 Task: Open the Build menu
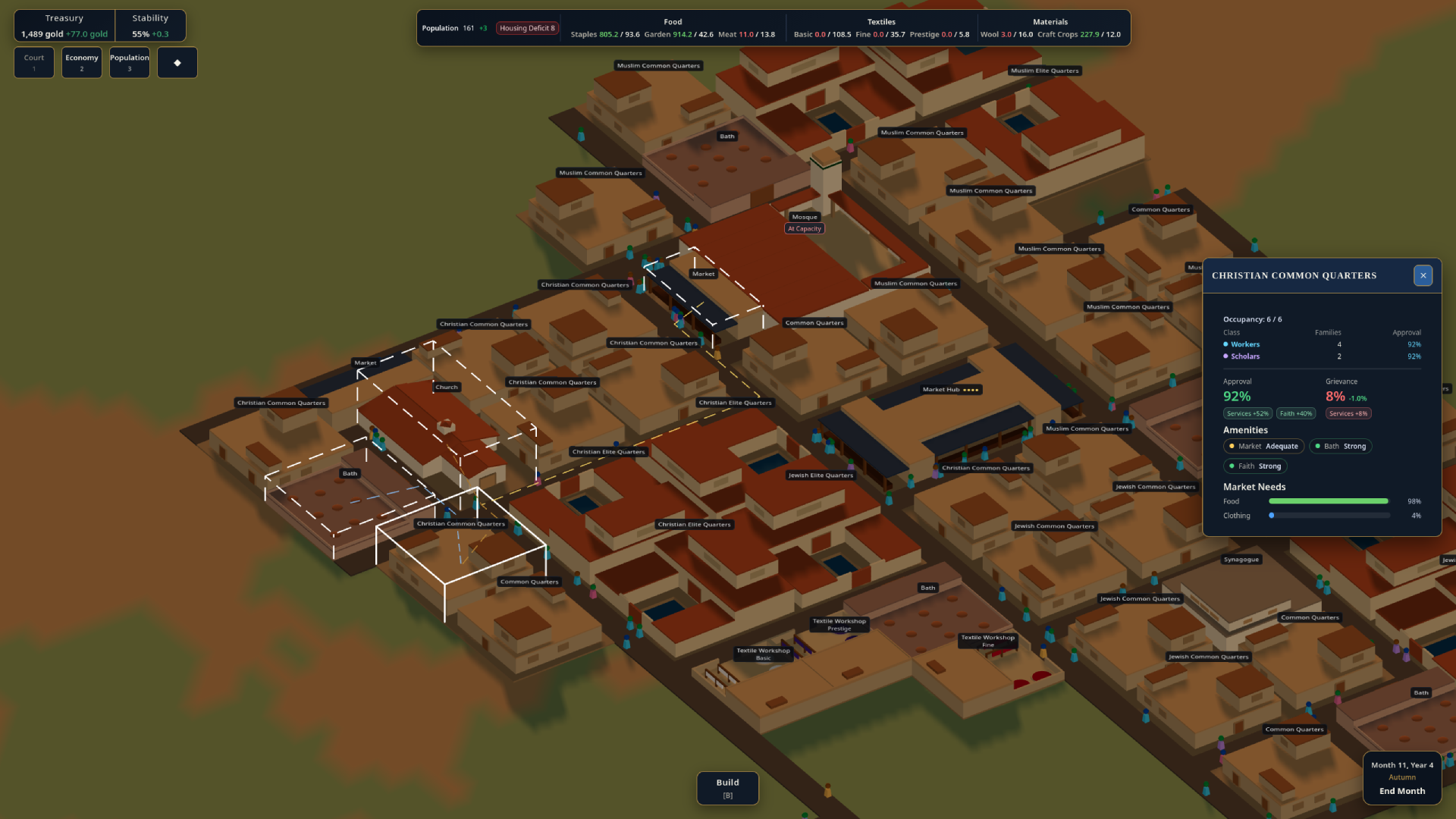727,788
